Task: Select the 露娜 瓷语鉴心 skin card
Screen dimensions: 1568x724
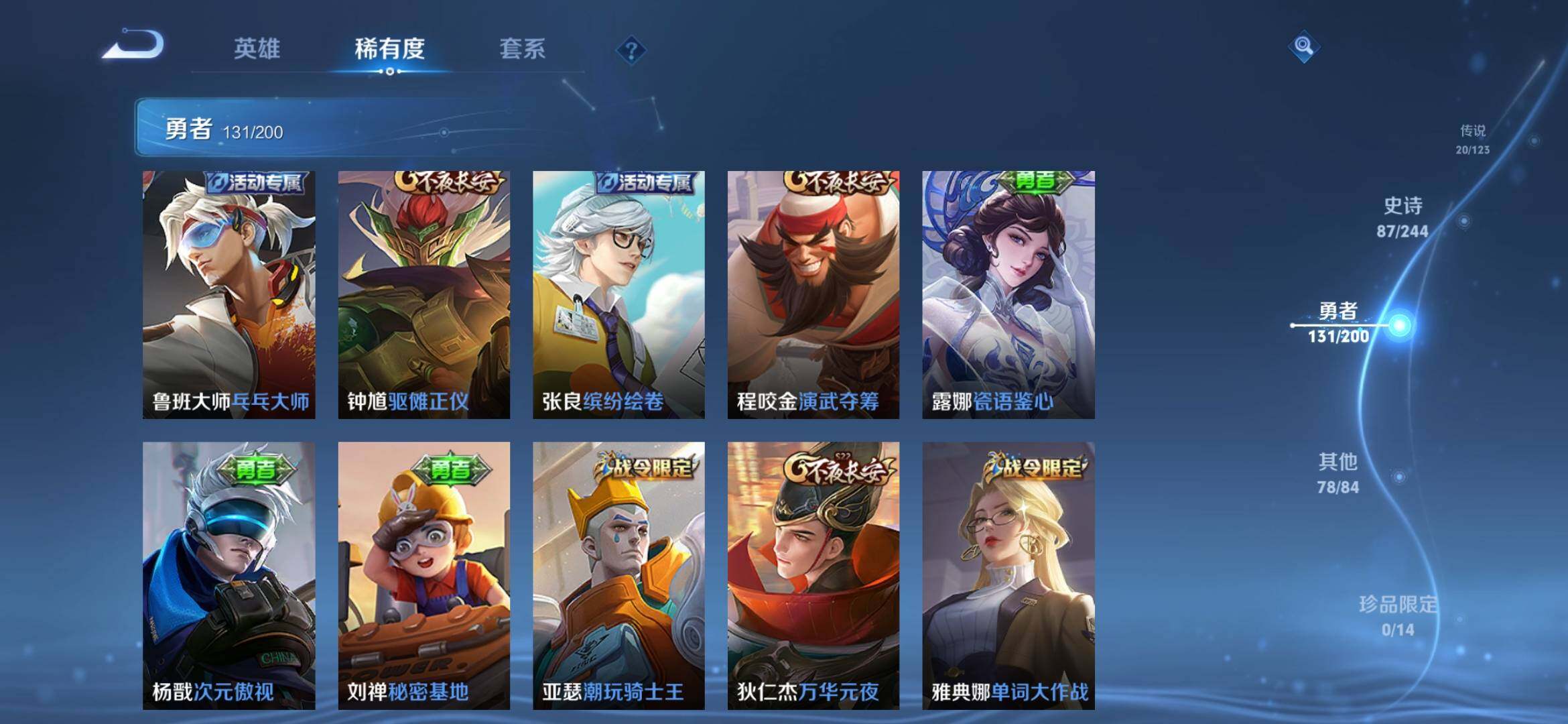Action: point(1008,295)
